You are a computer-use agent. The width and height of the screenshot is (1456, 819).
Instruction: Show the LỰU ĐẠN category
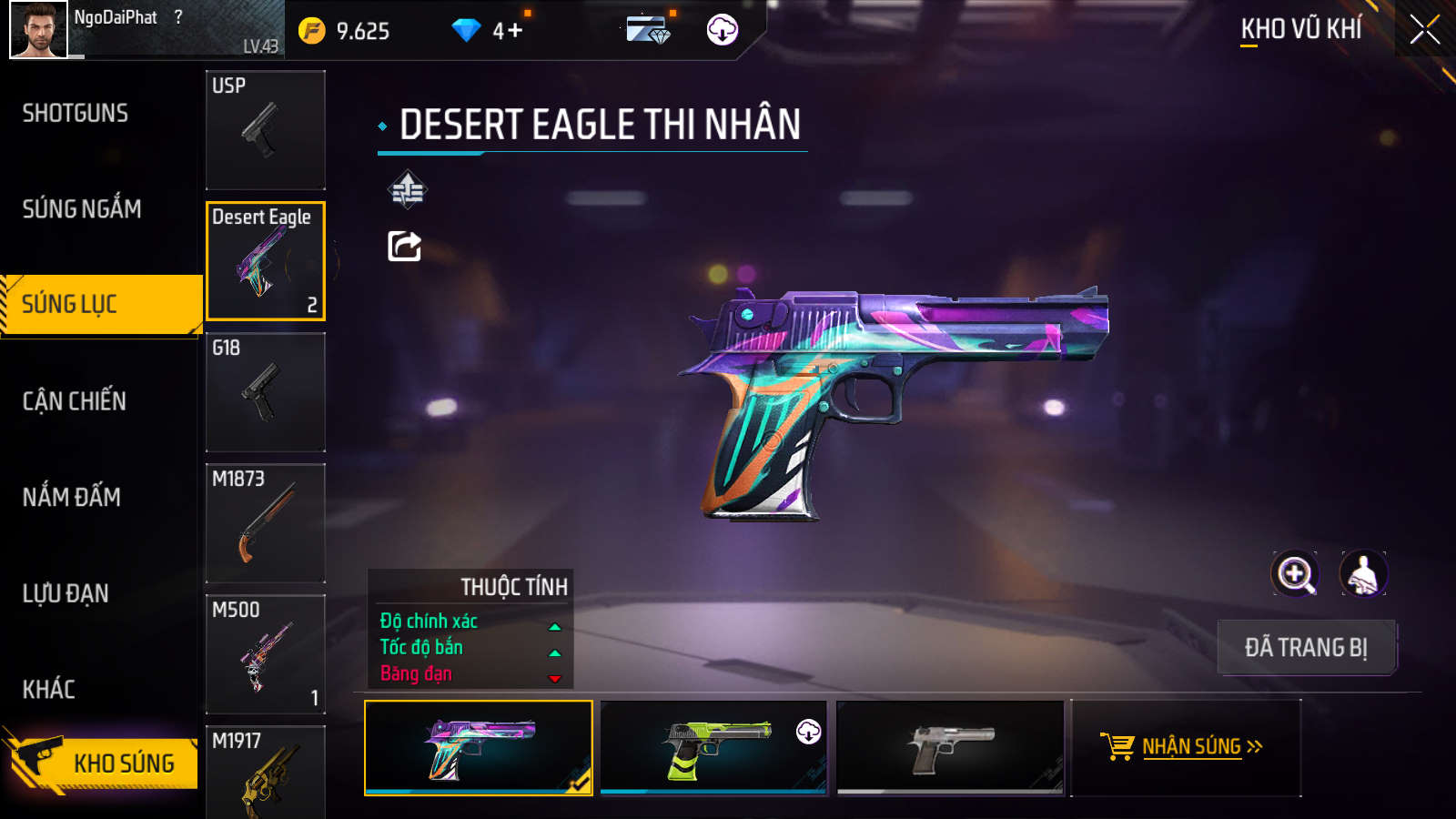66,593
